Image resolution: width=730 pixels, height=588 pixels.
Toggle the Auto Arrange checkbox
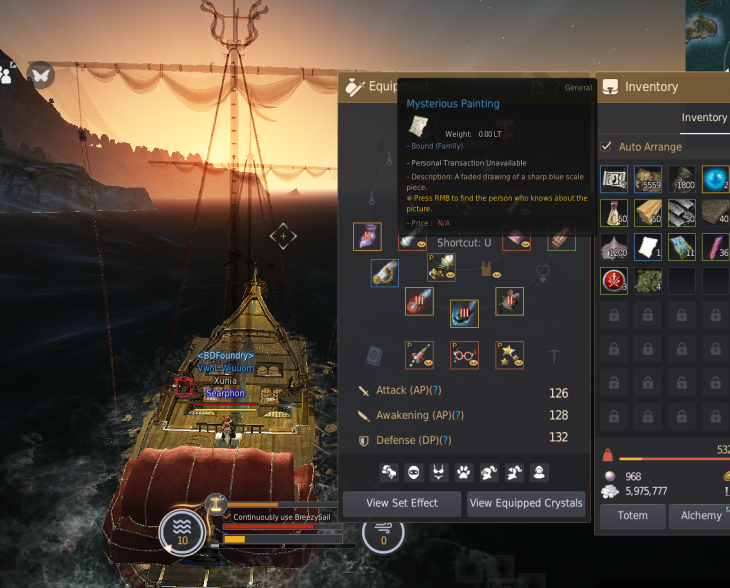607,147
